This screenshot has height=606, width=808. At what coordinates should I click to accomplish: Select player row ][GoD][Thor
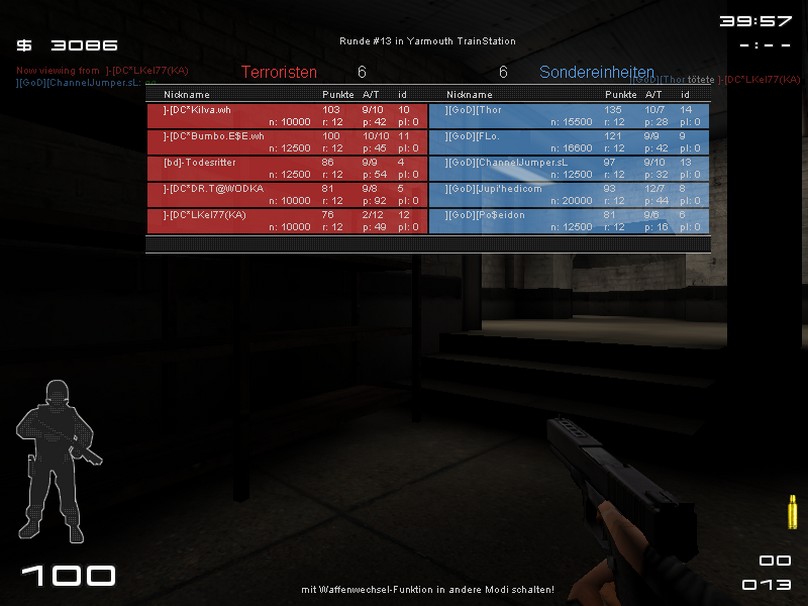click(x=569, y=115)
